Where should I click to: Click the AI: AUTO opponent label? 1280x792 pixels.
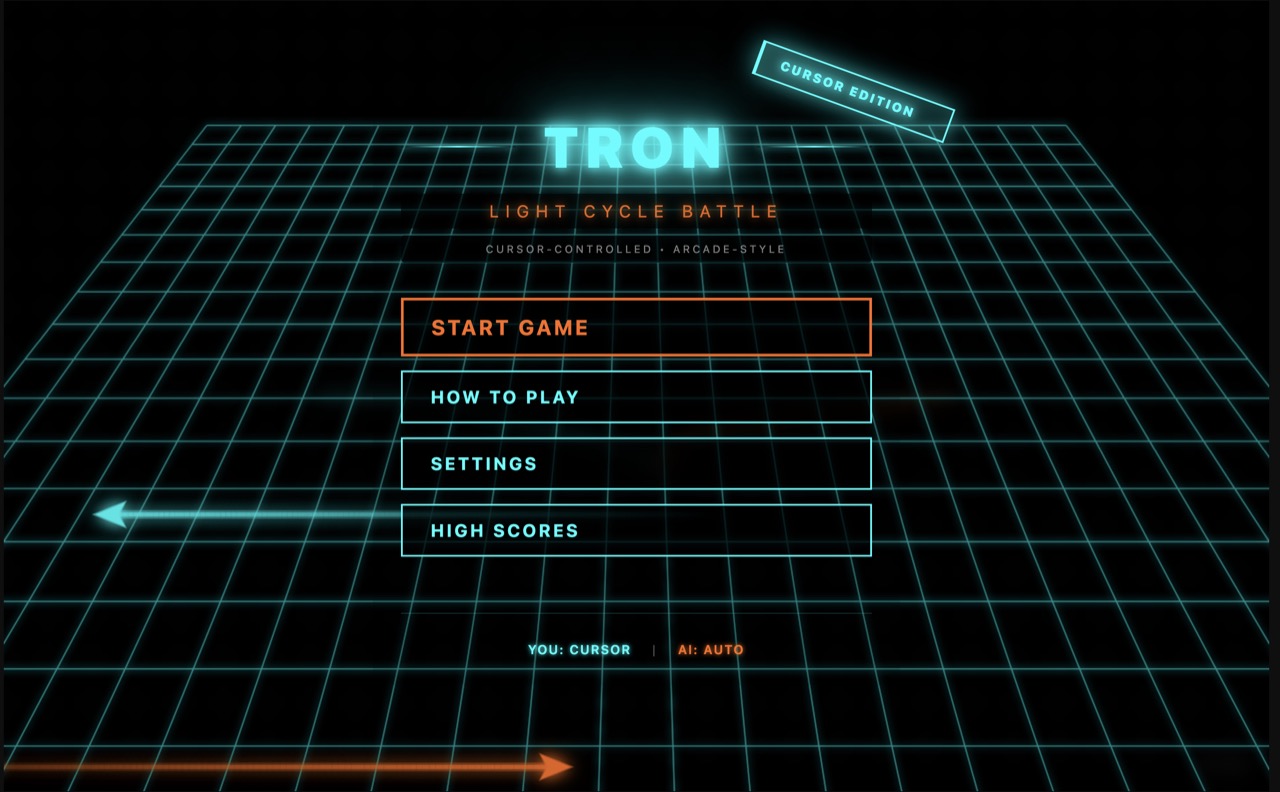pyautogui.click(x=712, y=649)
